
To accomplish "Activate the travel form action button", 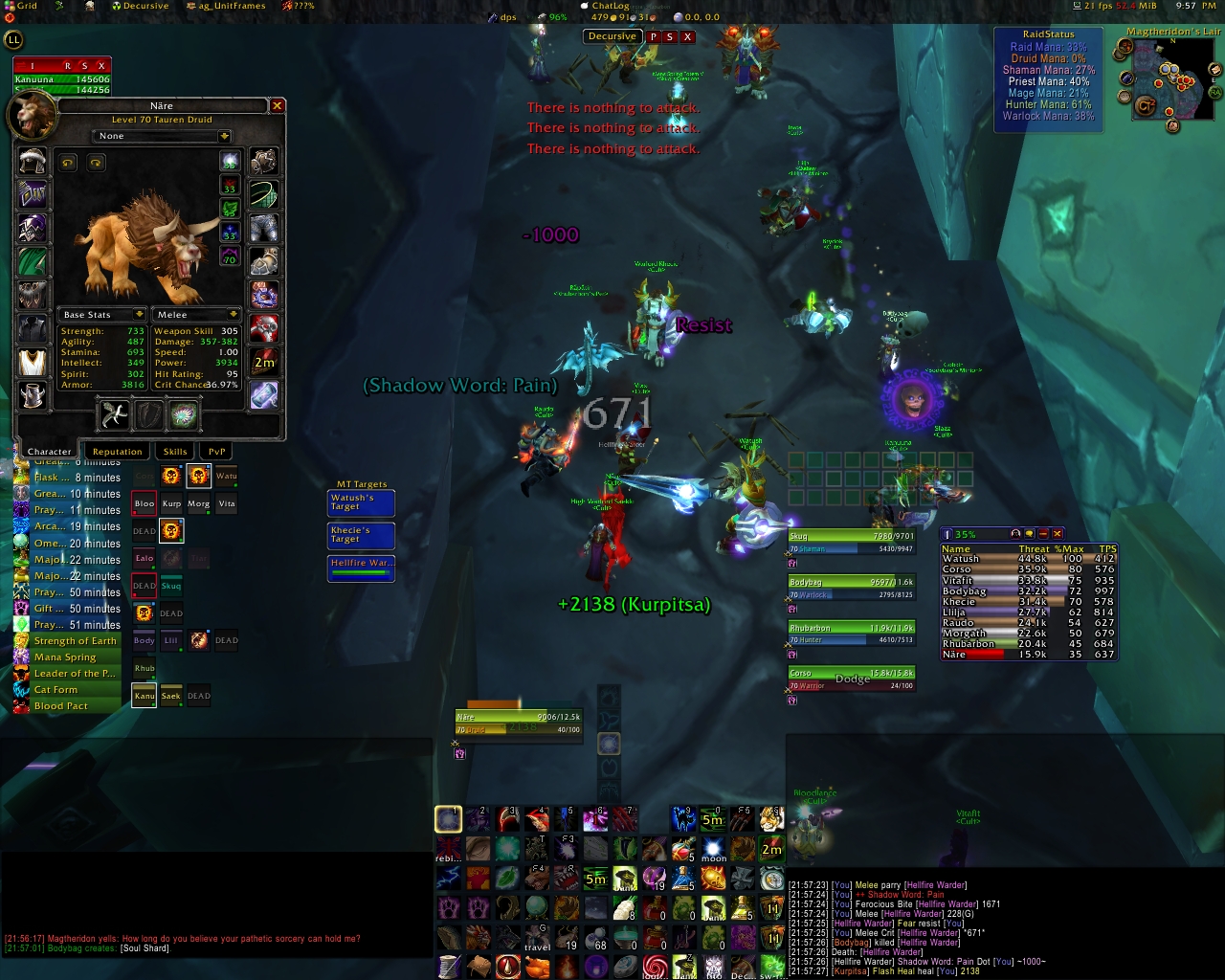I will (x=538, y=937).
